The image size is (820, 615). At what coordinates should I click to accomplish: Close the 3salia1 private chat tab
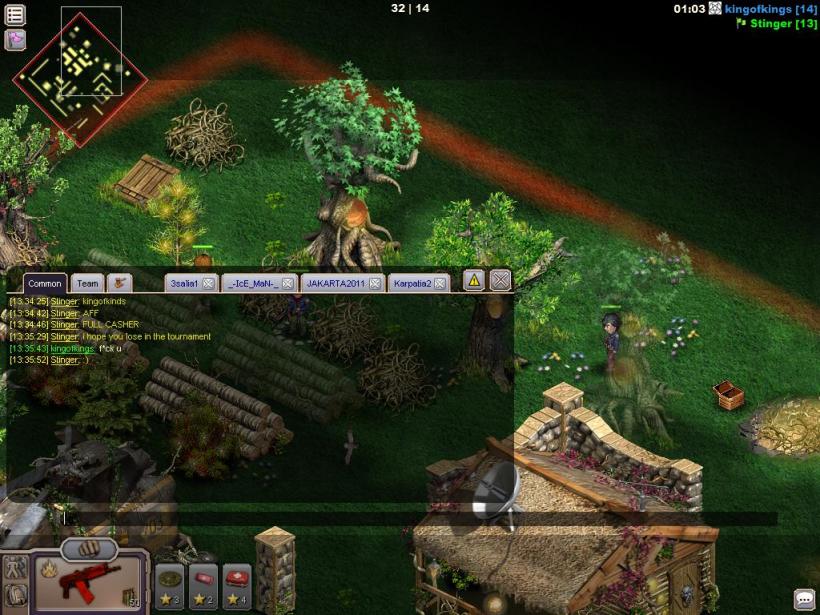[x=208, y=284]
